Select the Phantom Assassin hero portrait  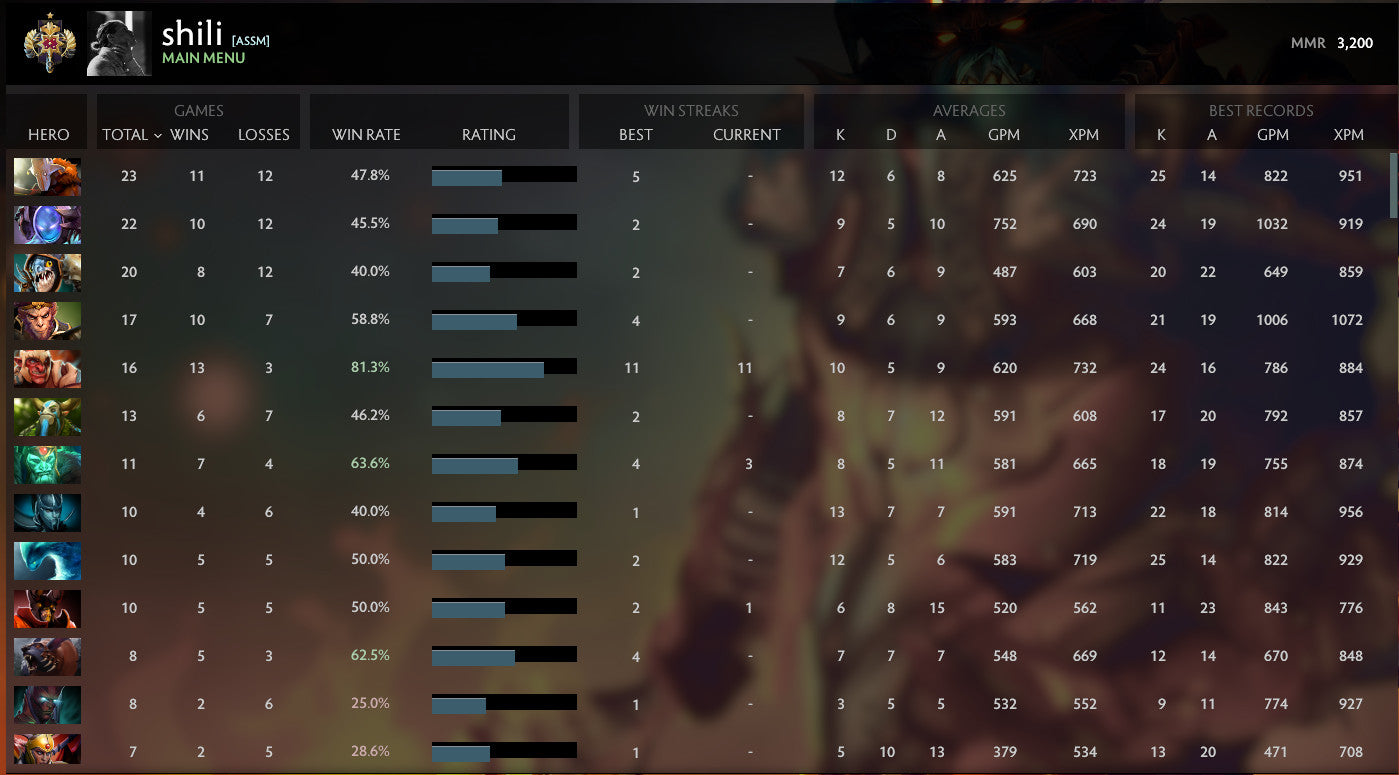(47, 512)
